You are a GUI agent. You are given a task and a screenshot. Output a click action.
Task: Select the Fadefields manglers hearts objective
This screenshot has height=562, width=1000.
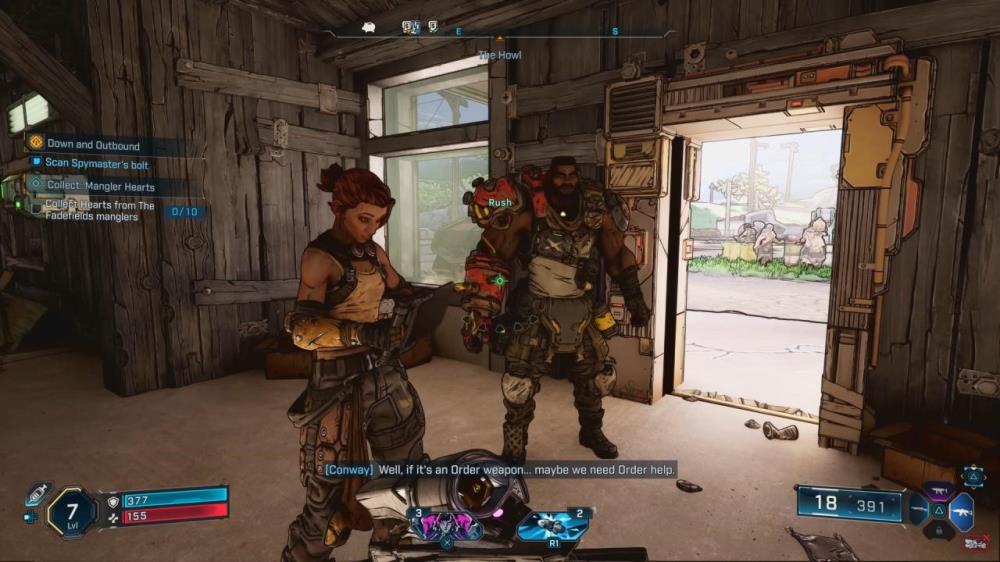pos(100,209)
